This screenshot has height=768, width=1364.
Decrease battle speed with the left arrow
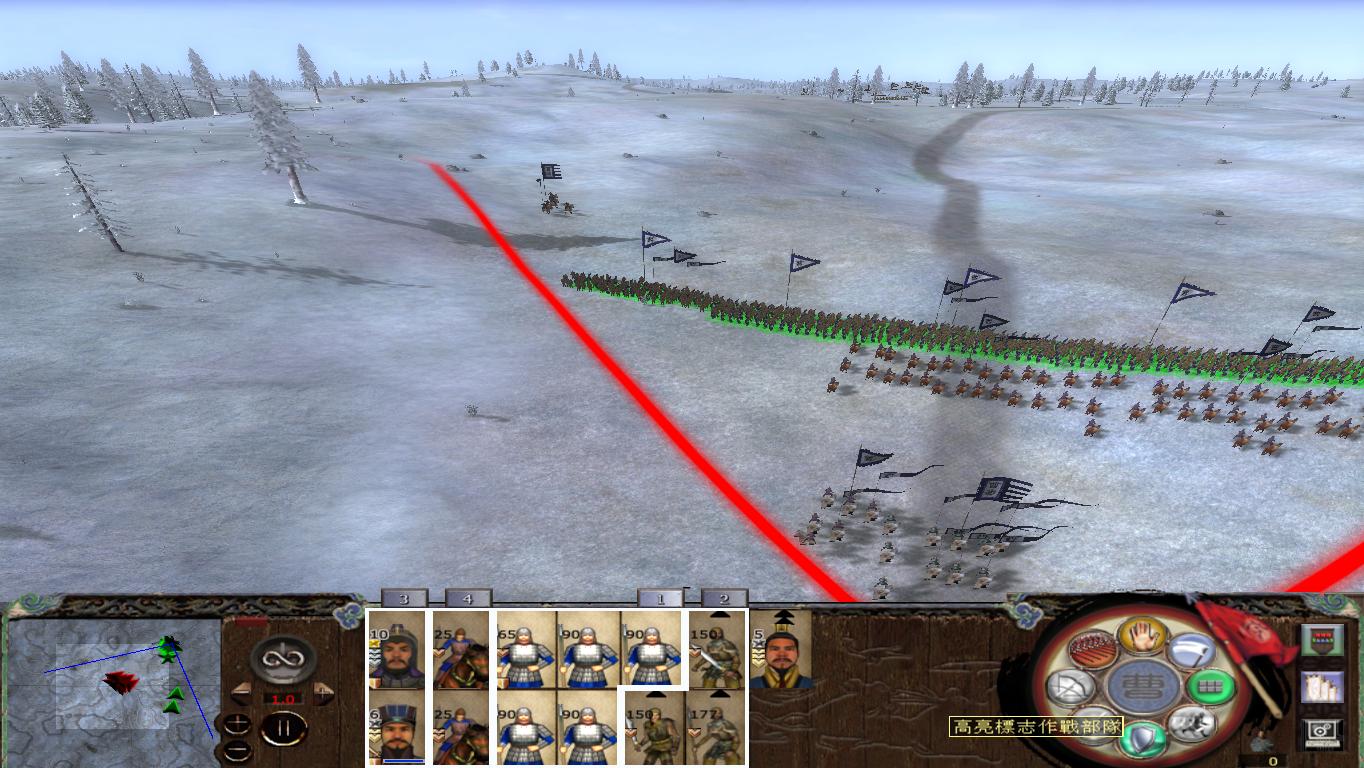pyautogui.click(x=239, y=693)
